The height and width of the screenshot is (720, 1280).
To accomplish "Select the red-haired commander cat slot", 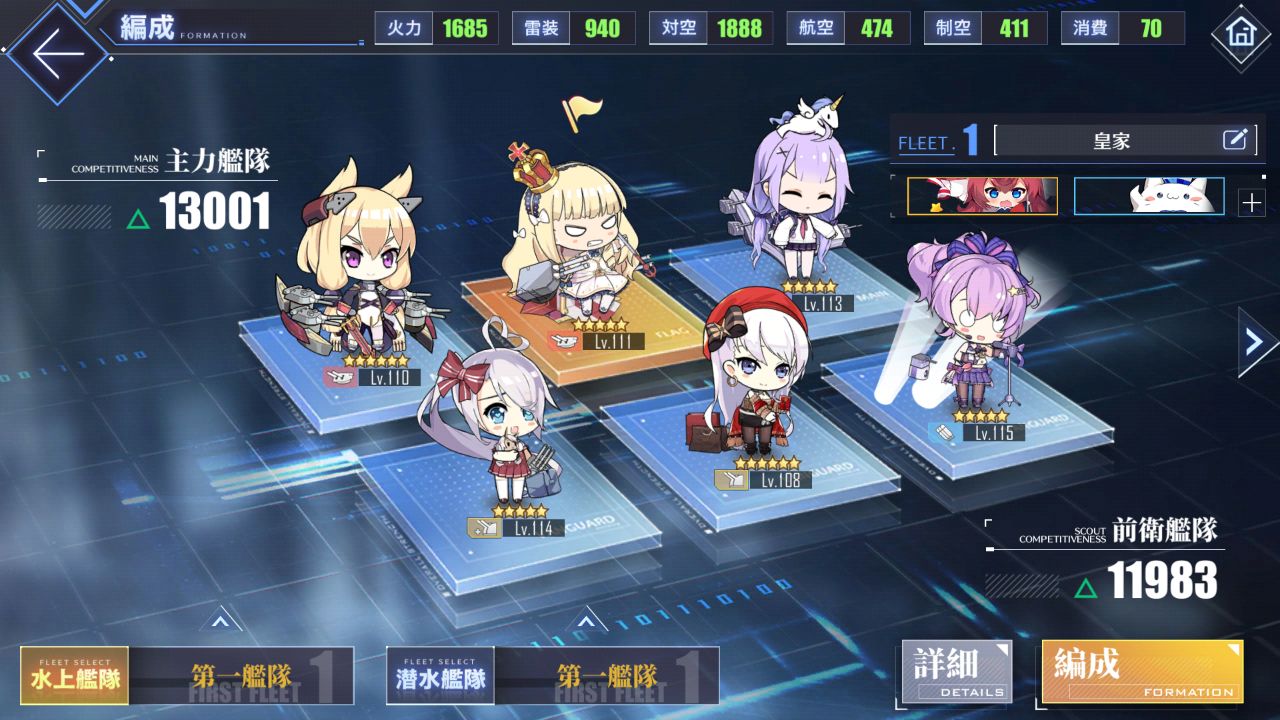I will (982, 196).
